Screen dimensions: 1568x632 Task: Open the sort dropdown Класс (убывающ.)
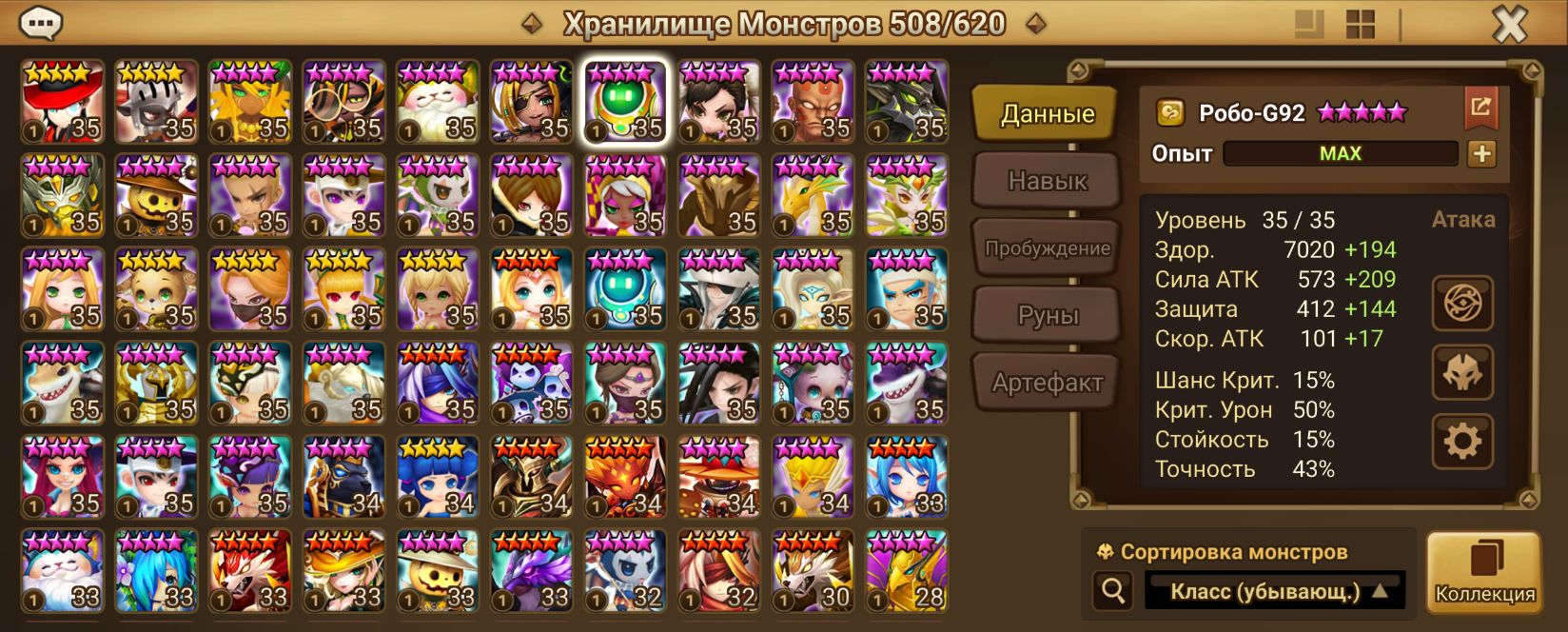1274,591
